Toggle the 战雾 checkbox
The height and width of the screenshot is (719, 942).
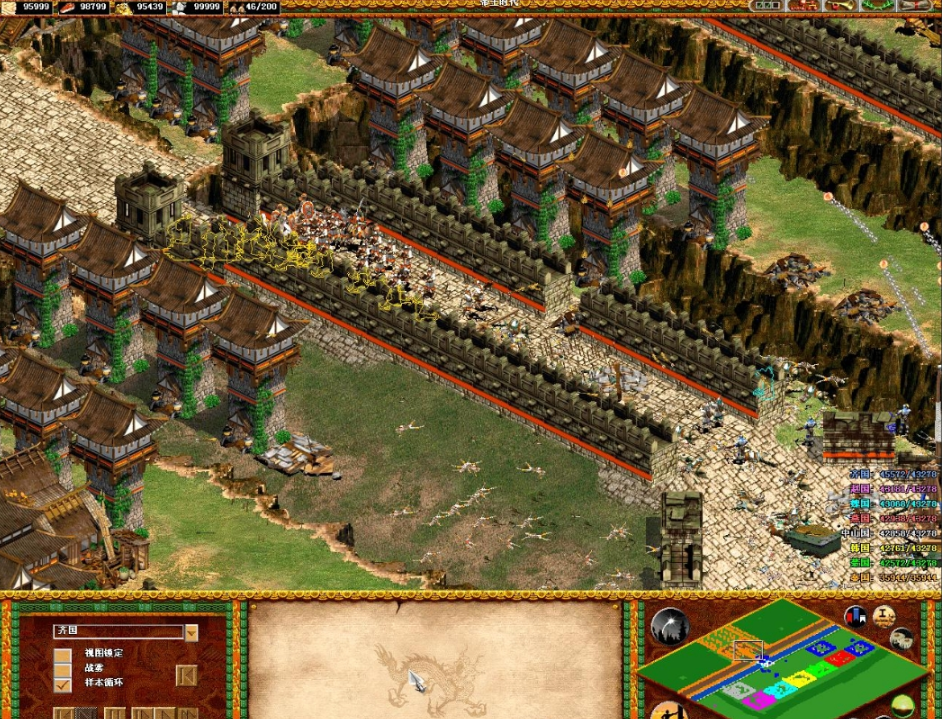point(63,670)
